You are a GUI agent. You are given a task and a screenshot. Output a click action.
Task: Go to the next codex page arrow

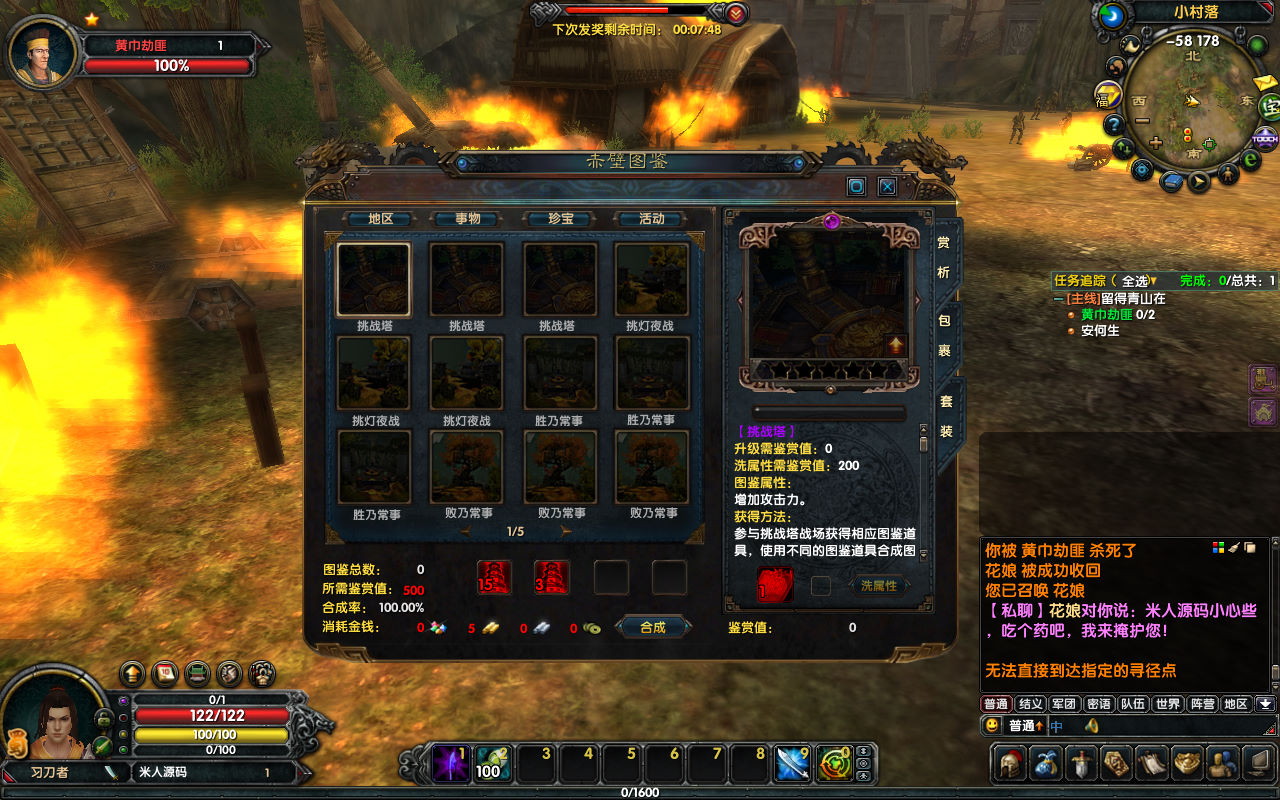click(x=567, y=532)
